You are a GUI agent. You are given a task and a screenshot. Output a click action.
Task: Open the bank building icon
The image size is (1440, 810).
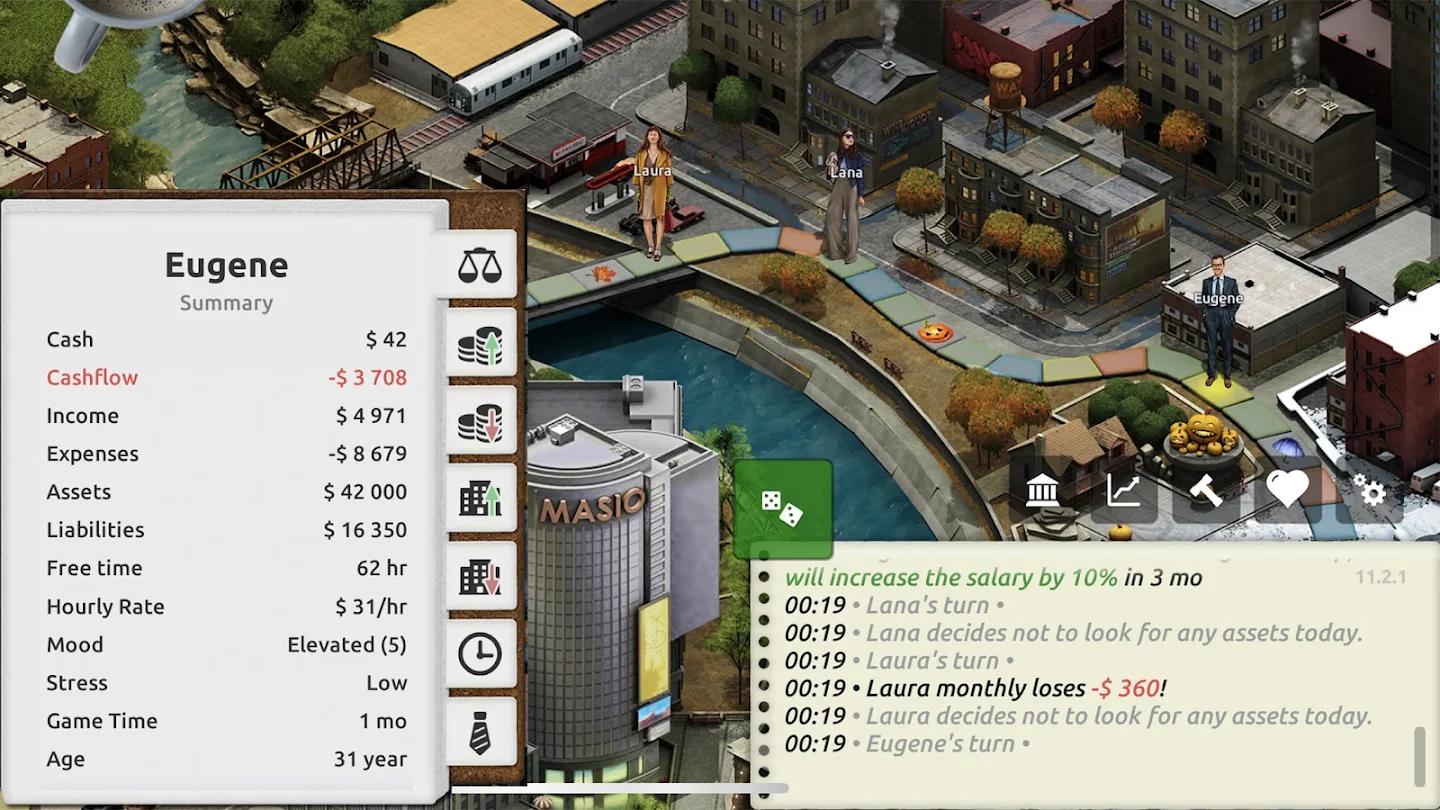coord(1043,490)
